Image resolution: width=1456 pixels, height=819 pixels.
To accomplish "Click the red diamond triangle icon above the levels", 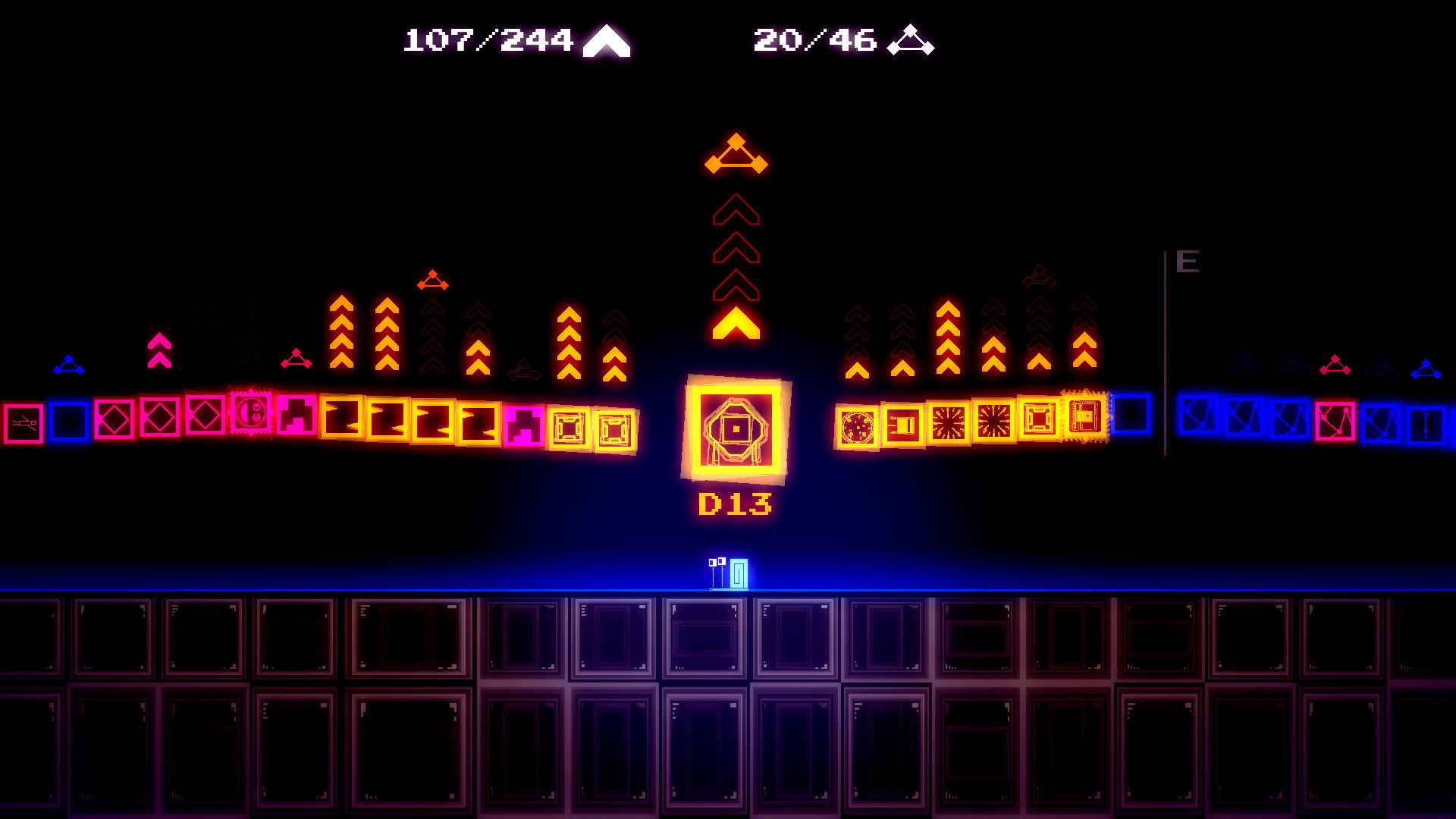I will (431, 281).
